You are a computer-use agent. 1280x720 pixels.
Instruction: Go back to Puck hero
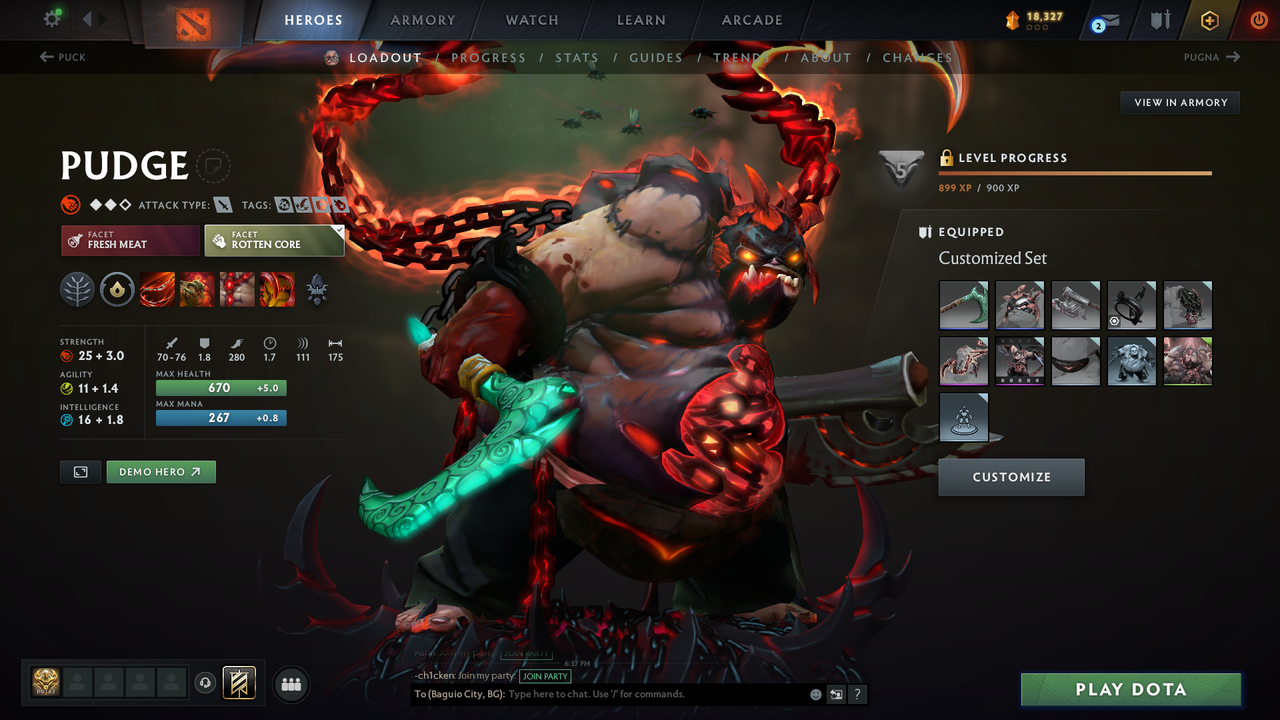62,57
